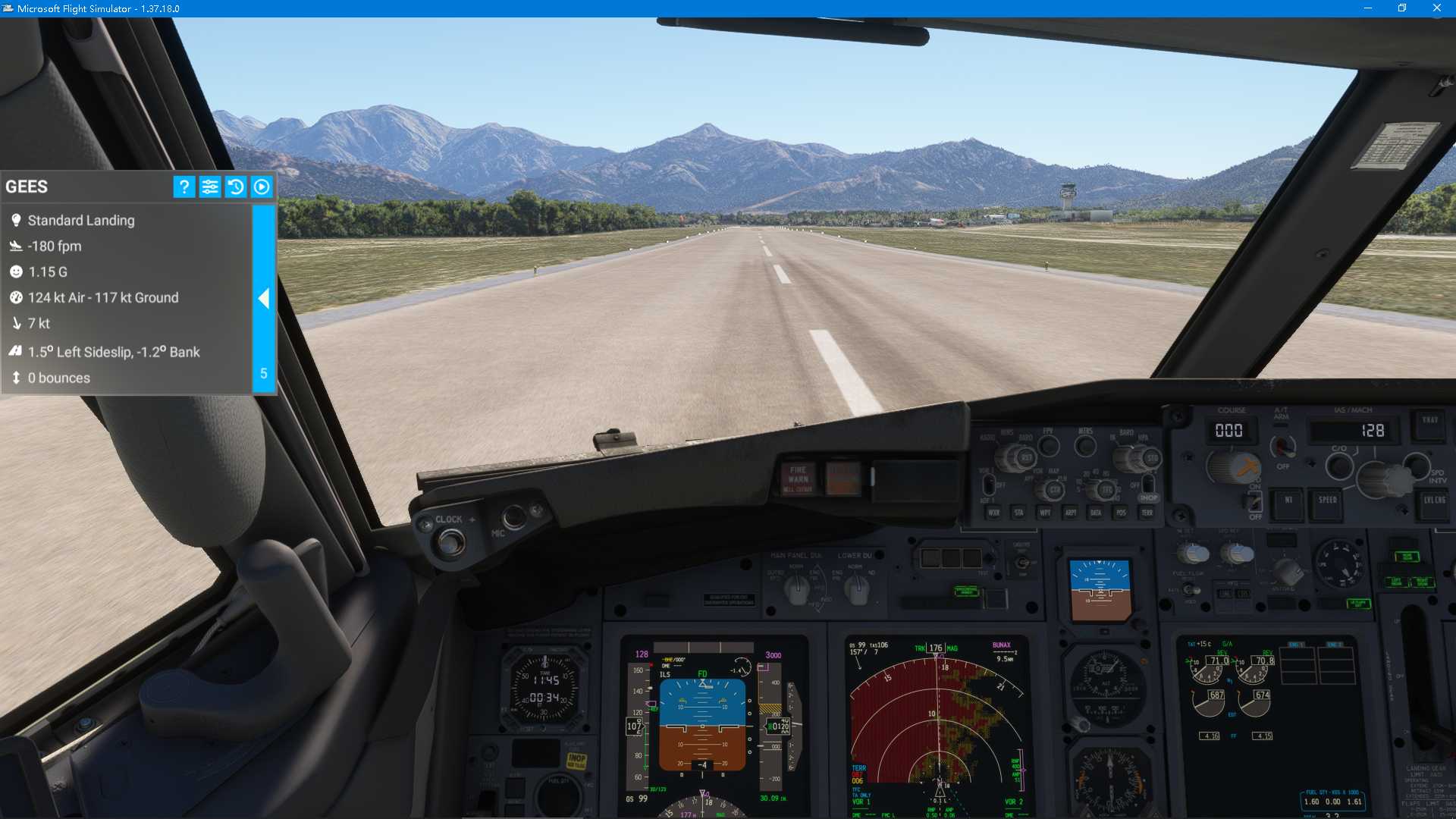Switch the VOR 1 toggle on the EFIS panel

[x=988, y=483]
